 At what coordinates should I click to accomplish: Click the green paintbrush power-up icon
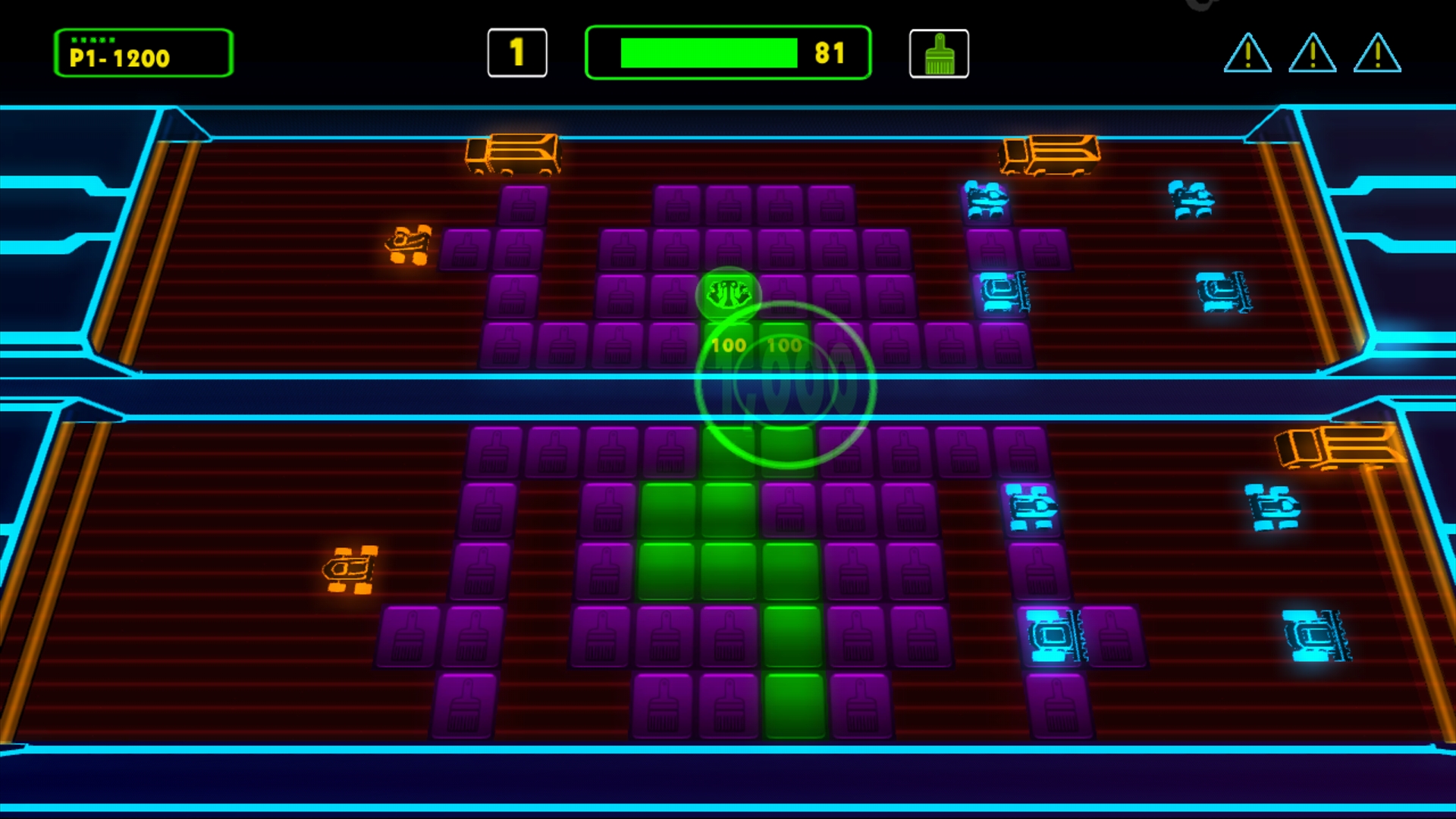point(939,54)
